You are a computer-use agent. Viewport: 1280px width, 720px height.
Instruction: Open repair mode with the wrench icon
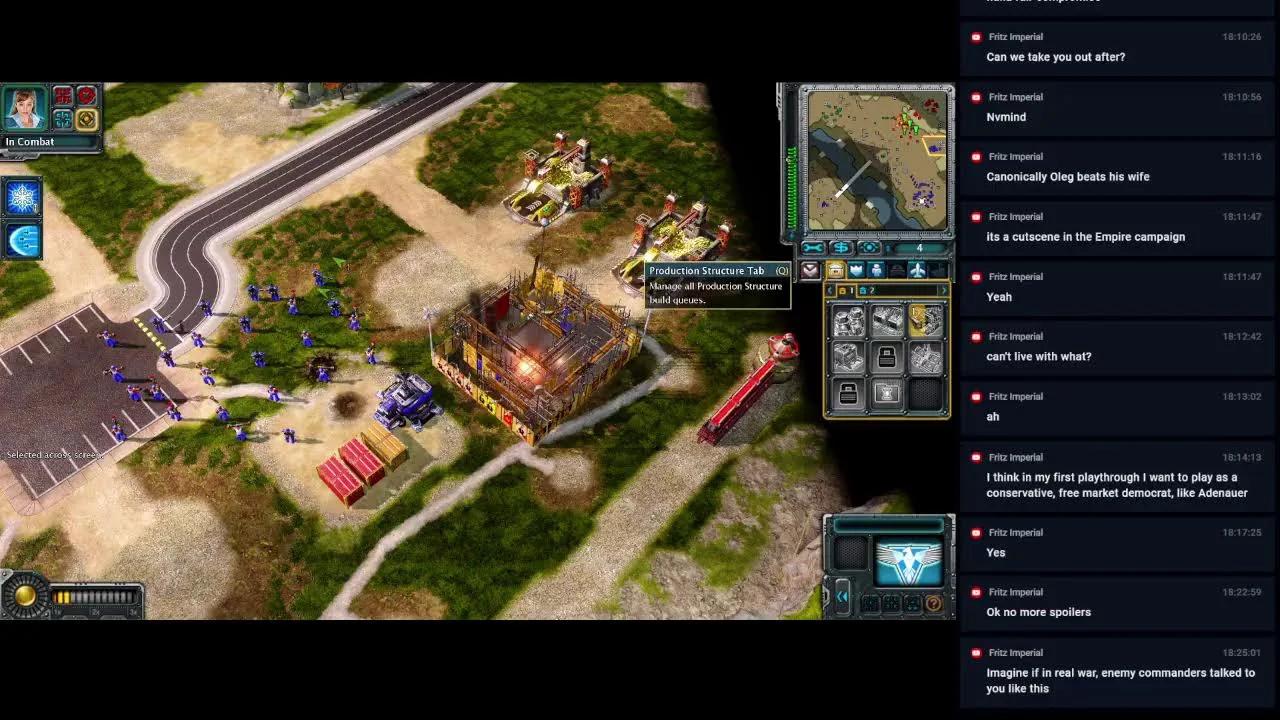pos(812,248)
